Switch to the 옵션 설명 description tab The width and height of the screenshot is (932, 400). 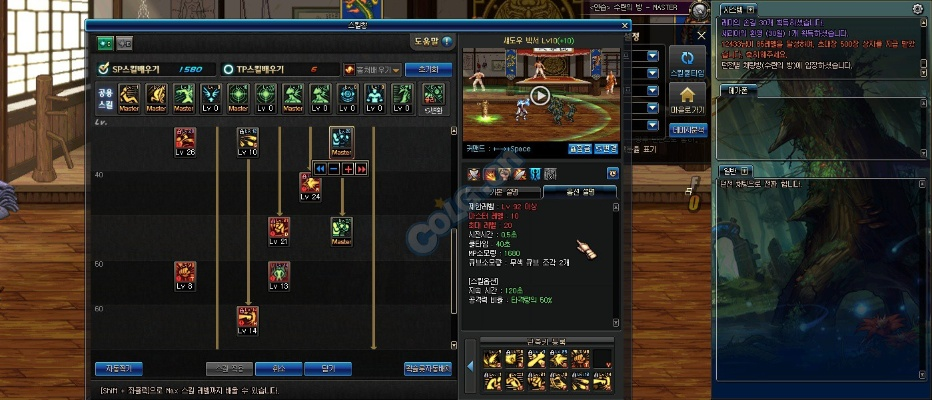(579, 191)
